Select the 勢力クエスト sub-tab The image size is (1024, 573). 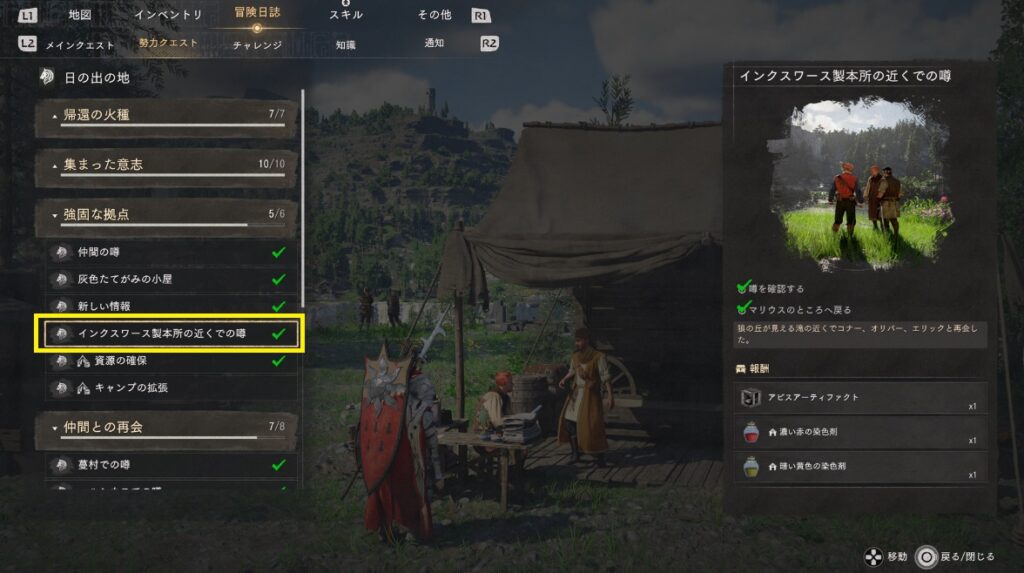click(x=168, y=44)
